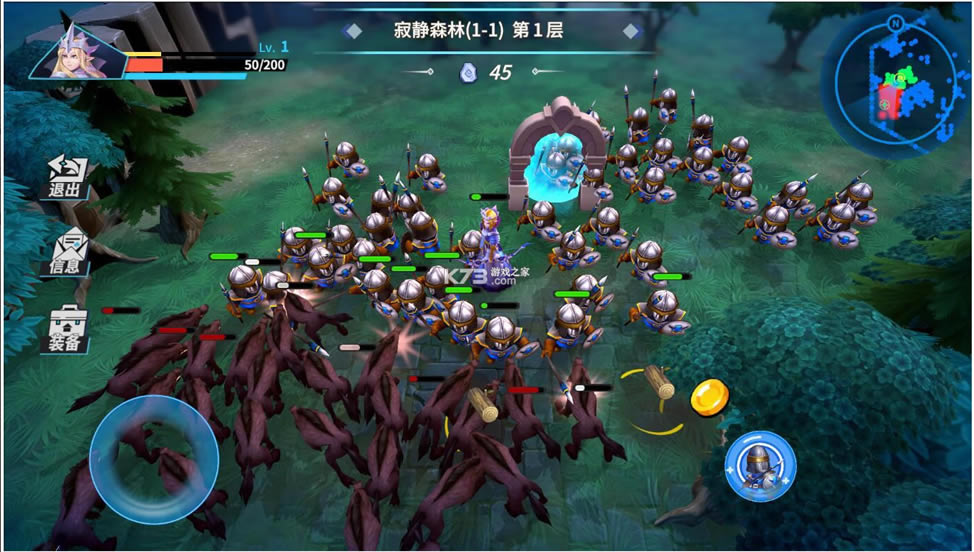Activate the knight soldier skill button
This screenshot has width=974, height=552.
760,466
